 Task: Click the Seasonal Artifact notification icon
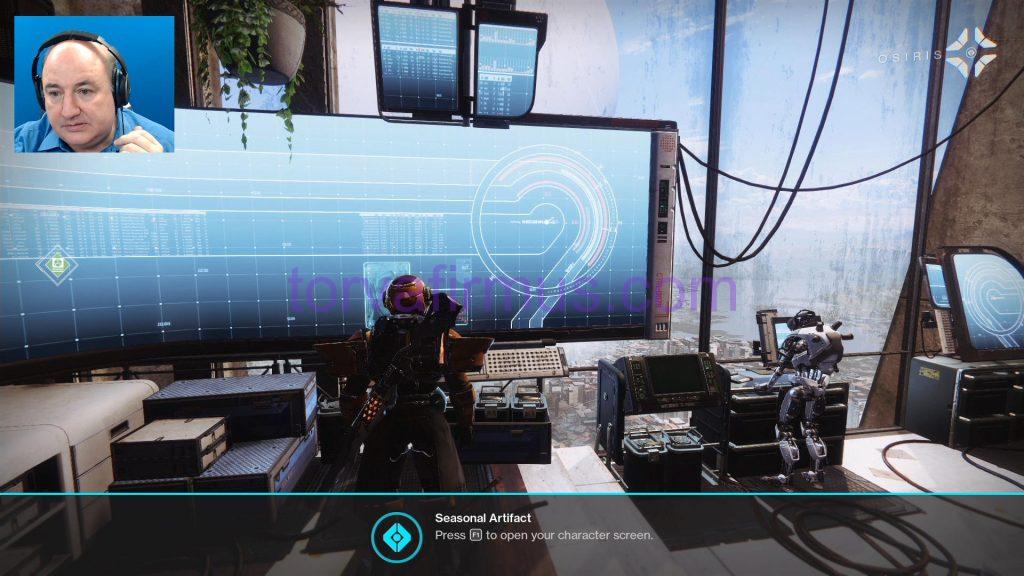(396, 536)
